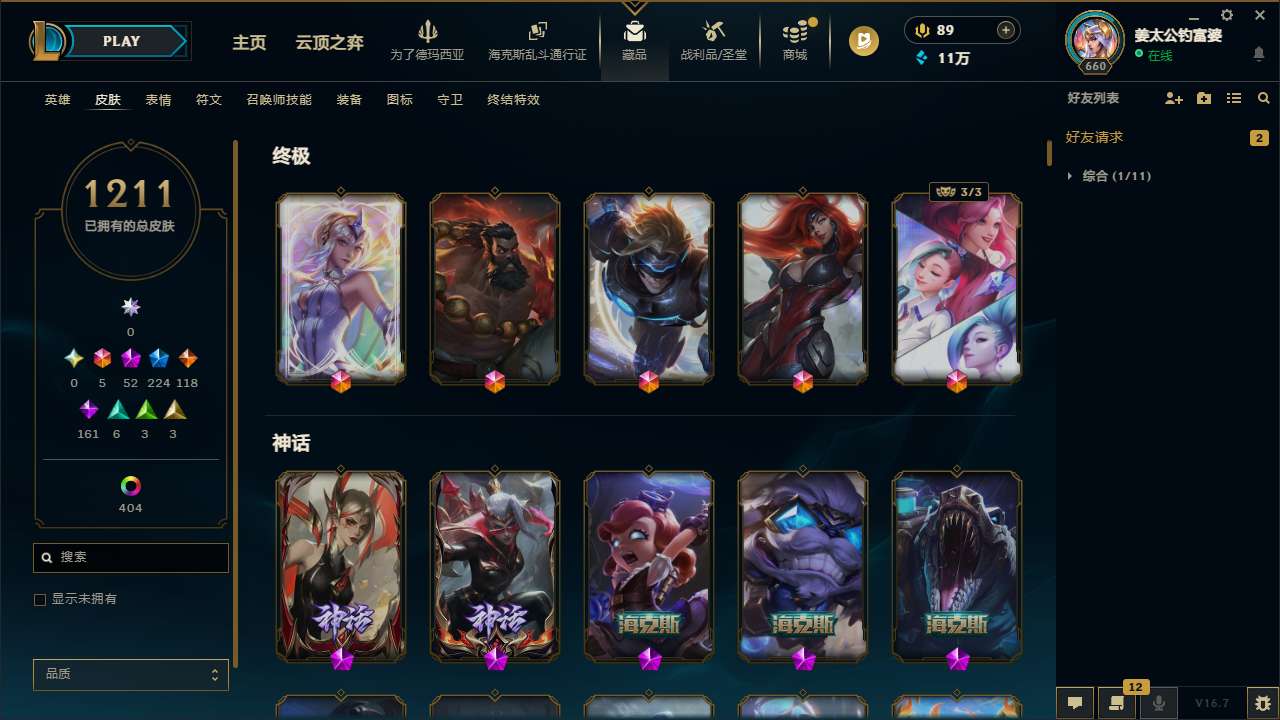Switch to the 表情 tab
Image resolution: width=1280 pixels, height=720 pixels.
tap(158, 100)
